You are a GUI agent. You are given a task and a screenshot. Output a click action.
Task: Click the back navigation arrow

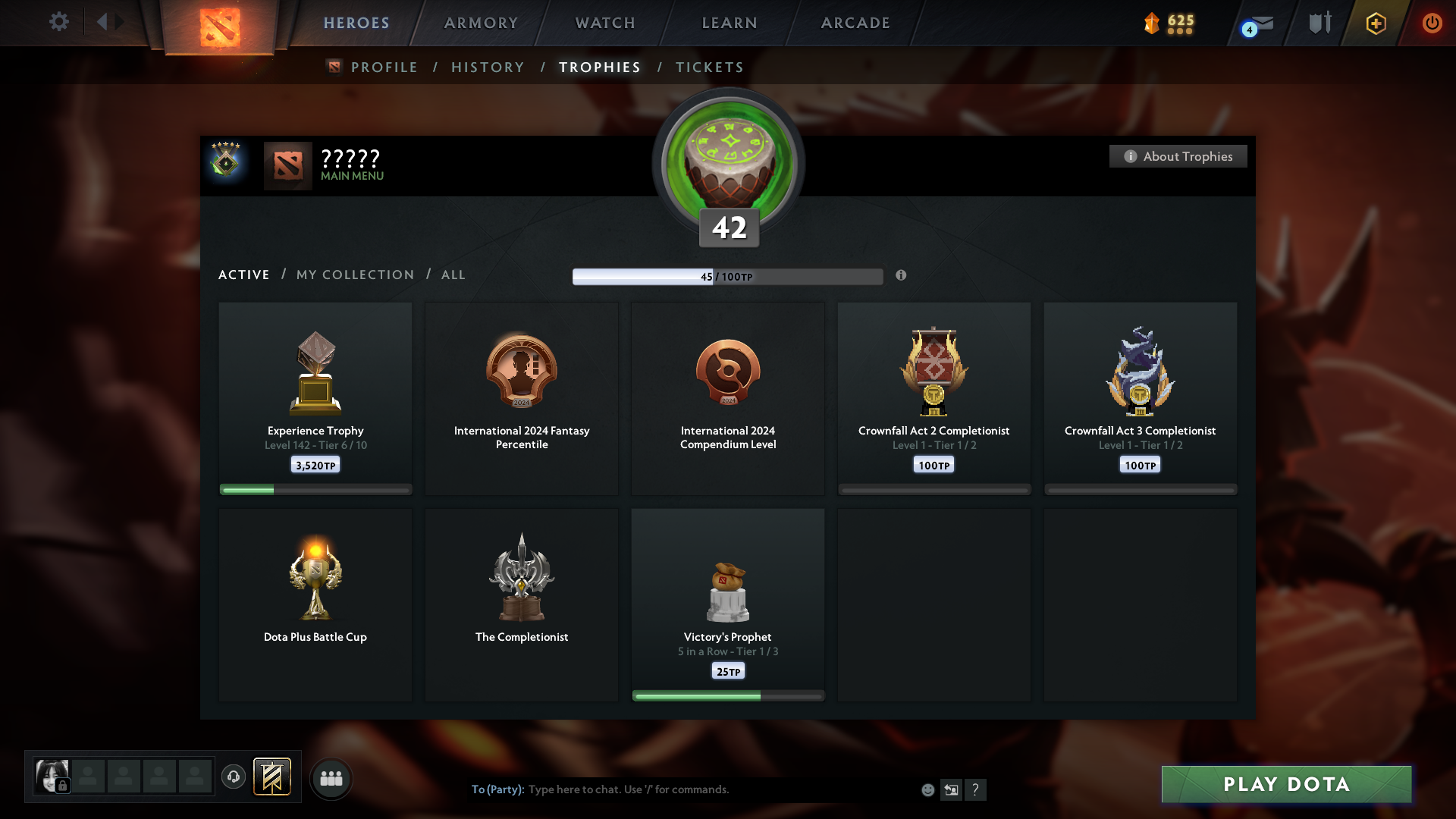104,22
